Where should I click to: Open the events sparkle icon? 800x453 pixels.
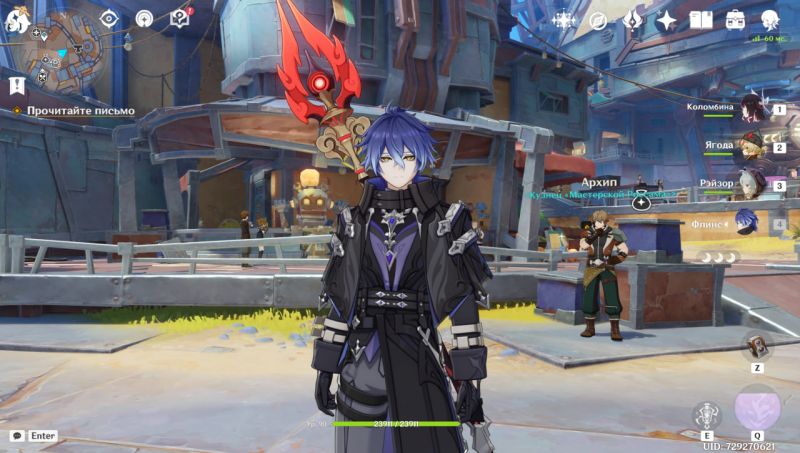564,20
